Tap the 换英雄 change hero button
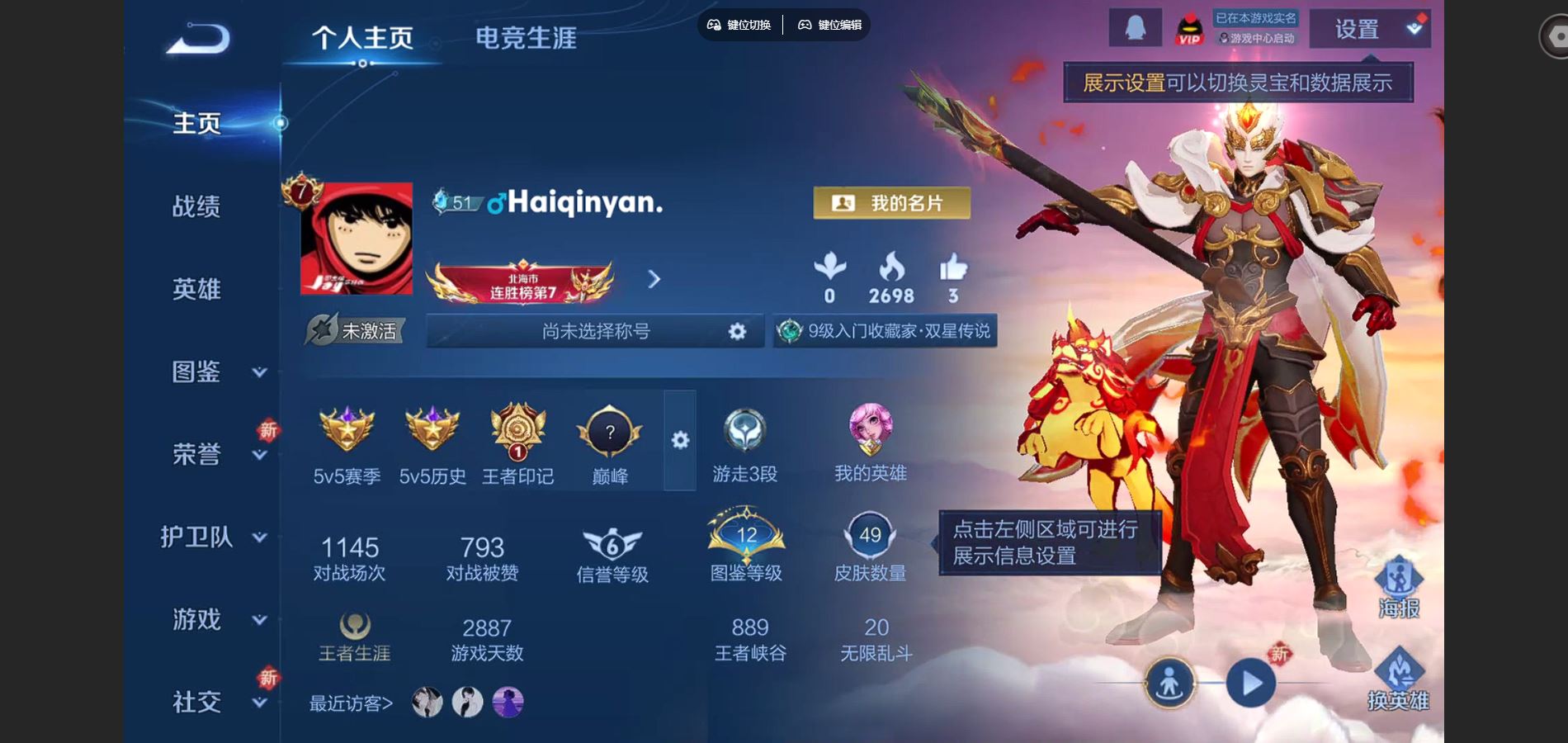Image resolution: width=1568 pixels, height=743 pixels. tap(1399, 679)
